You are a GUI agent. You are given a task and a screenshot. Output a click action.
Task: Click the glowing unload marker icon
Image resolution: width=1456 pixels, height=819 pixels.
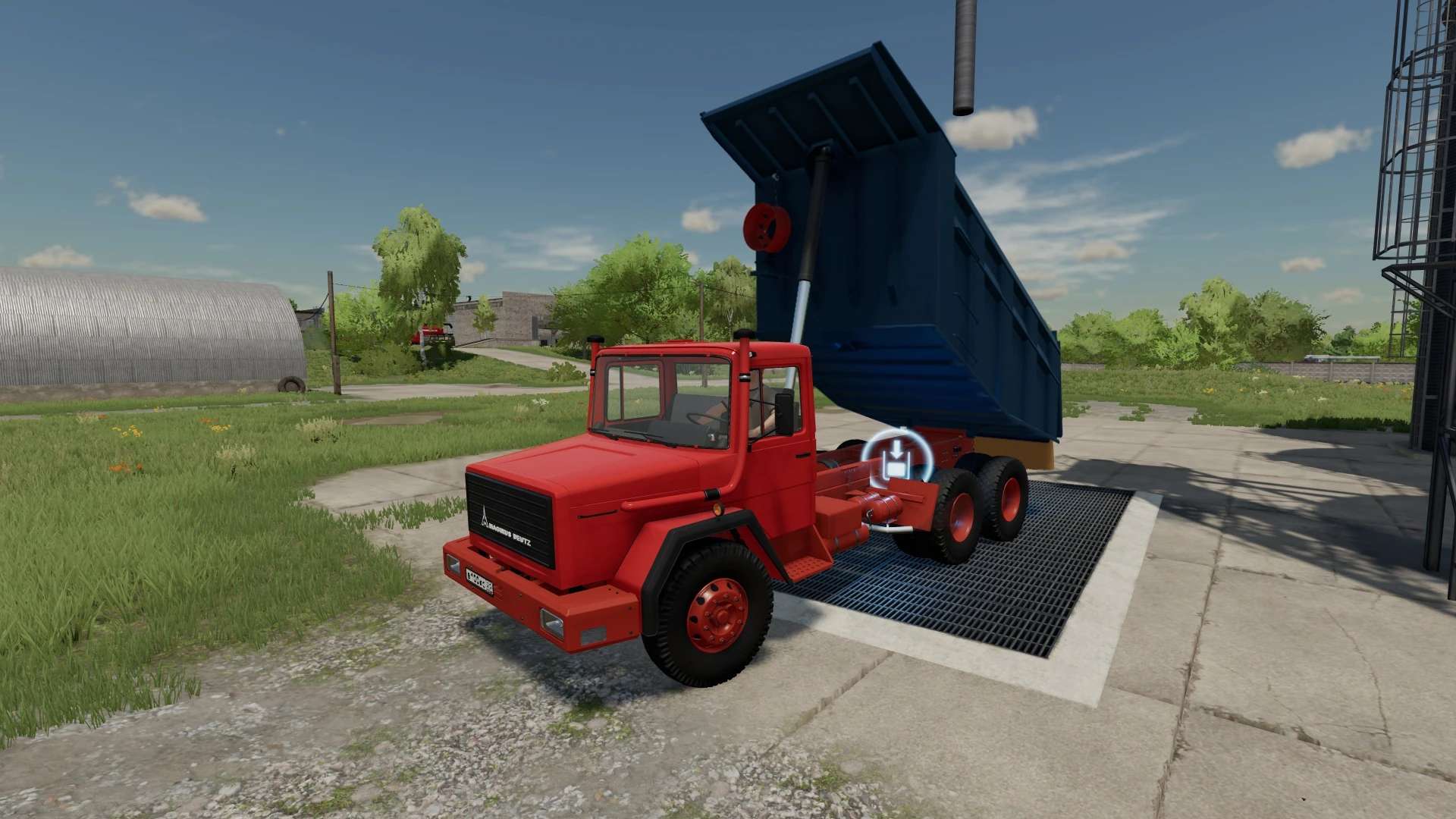pos(896,460)
